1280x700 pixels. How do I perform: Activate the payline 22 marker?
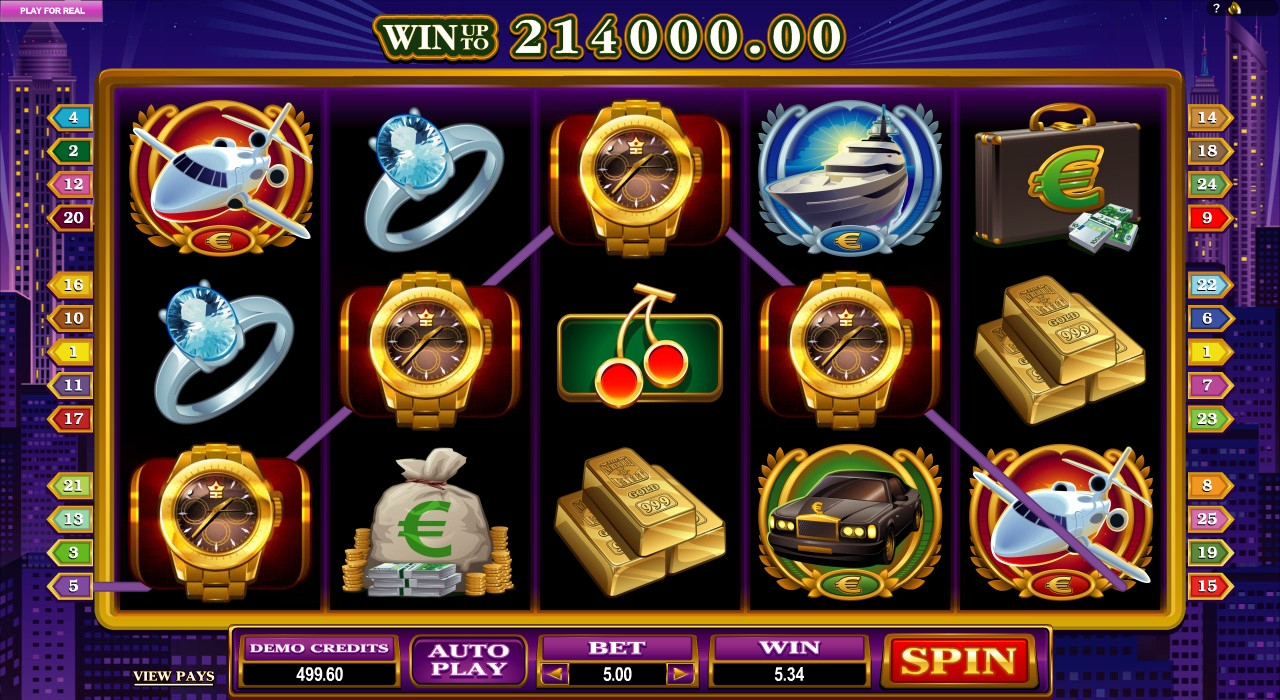tap(1209, 285)
